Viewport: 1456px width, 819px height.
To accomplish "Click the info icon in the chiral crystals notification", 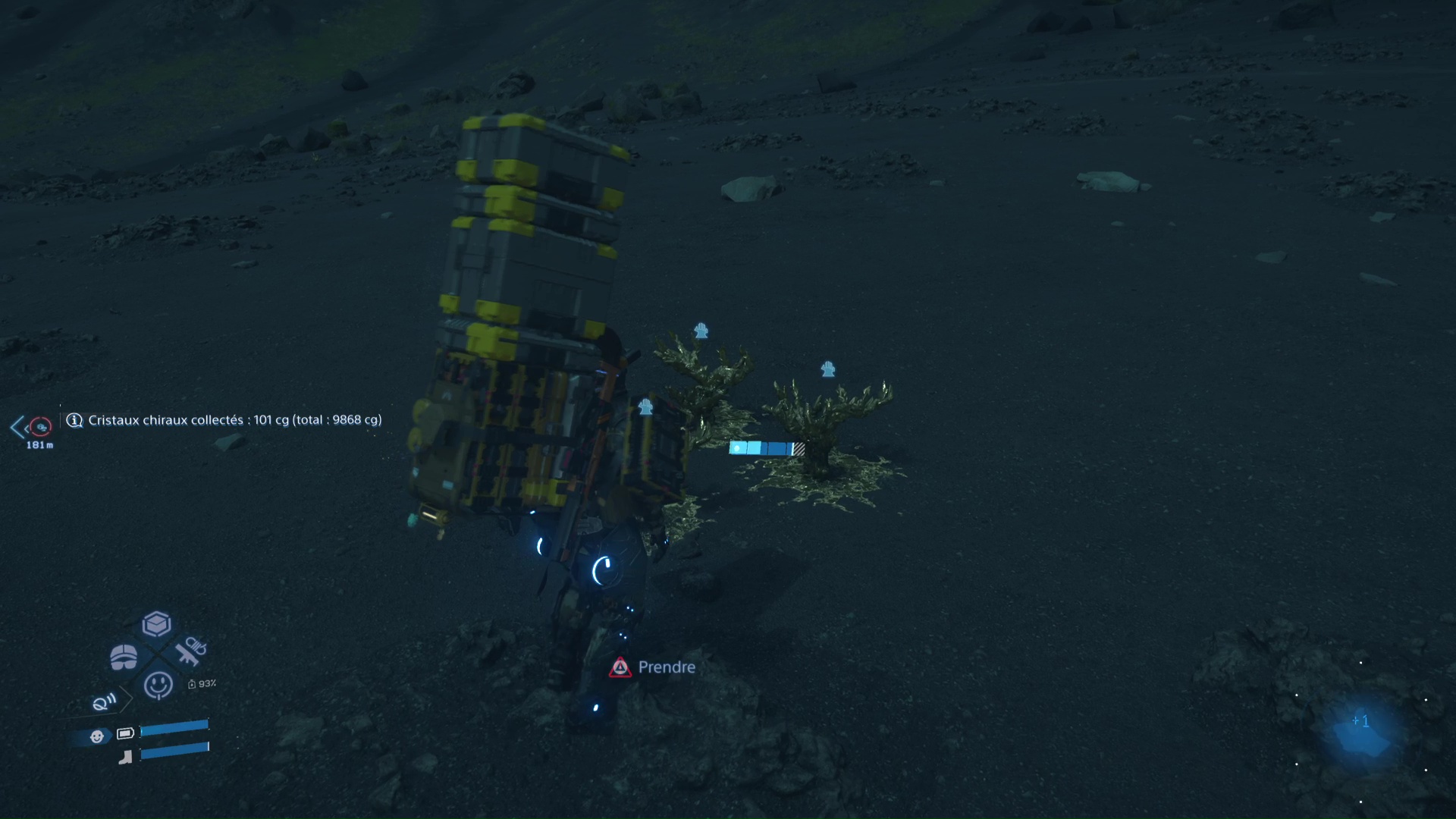I will pos(74,420).
